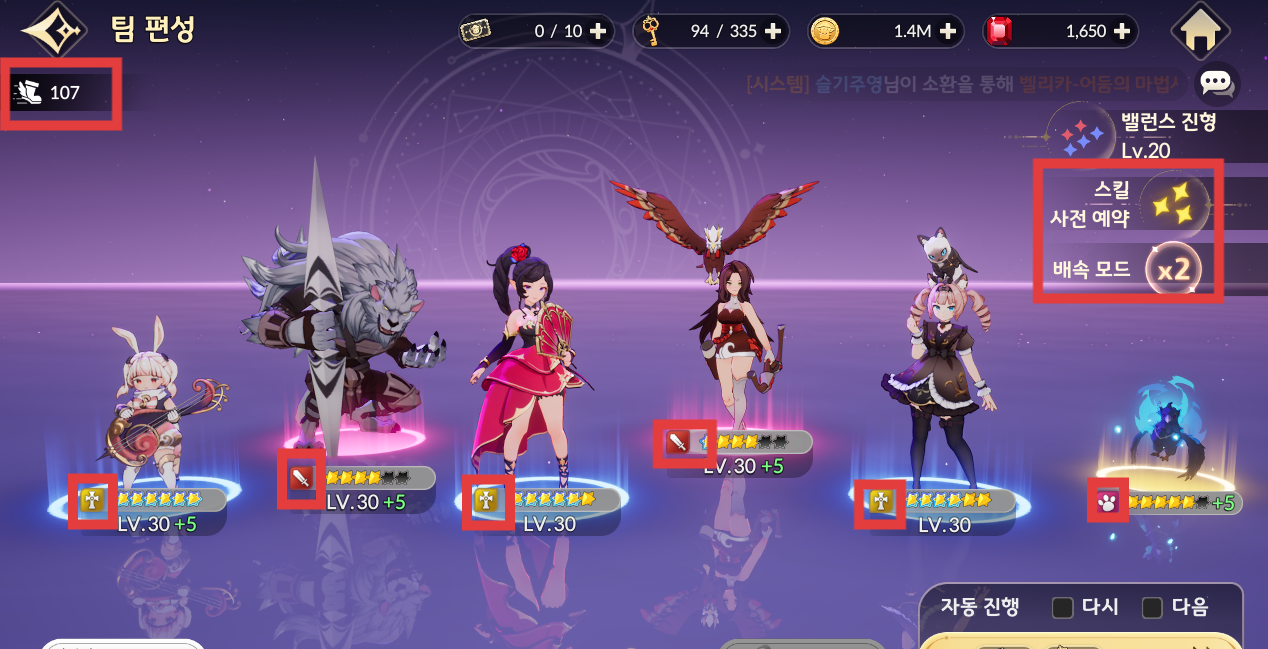
Task: Go back using the top-left diamond button
Action: pyautogui.click(x=53, y=32)
